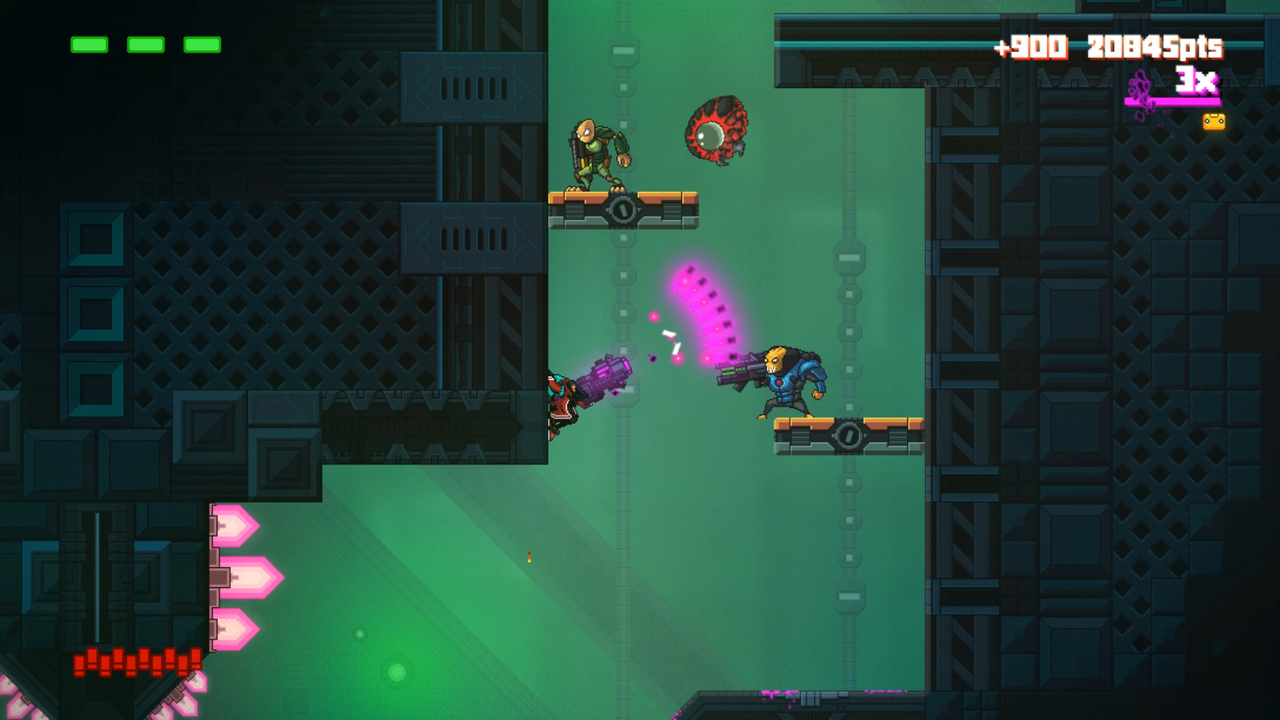
Task: Click the gear emblem on the lower platform
Action: (849, 437)
